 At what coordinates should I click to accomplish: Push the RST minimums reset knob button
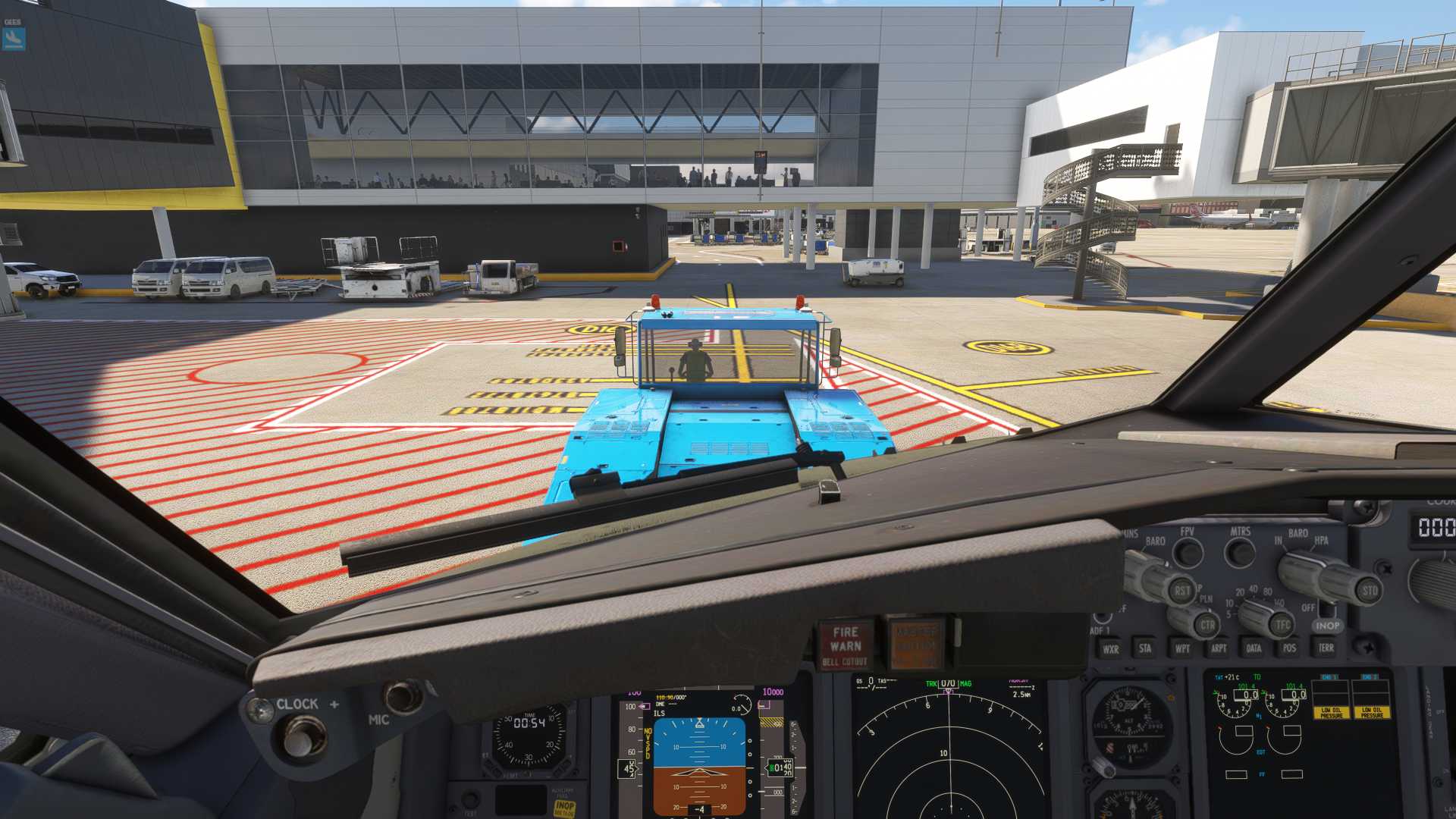pyautogui.click(x=1181, y=590)
